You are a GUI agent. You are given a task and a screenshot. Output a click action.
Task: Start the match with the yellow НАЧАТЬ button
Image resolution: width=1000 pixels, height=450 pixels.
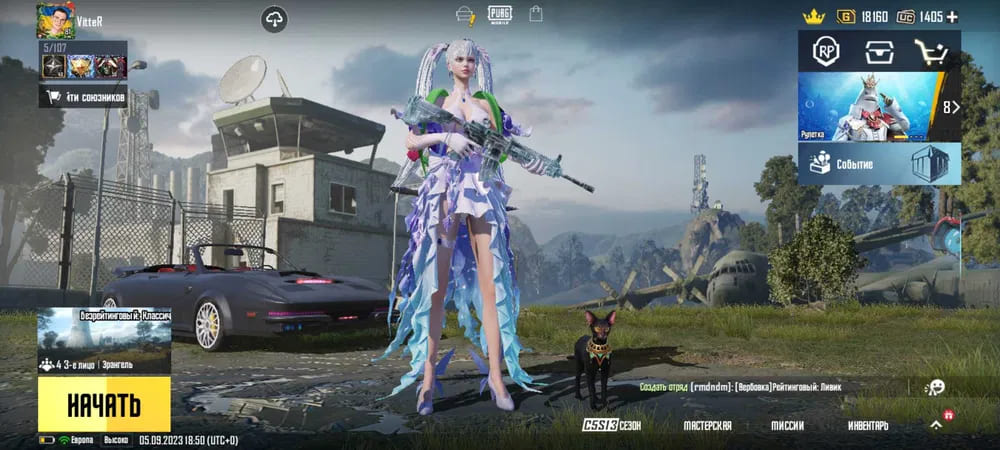pos(104,403)
